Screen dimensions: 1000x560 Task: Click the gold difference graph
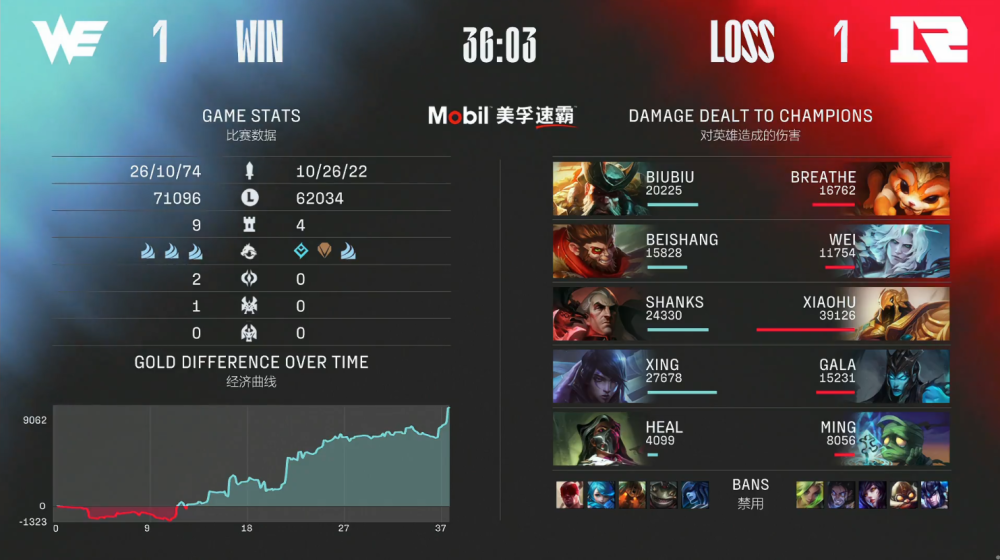tap(251, 463)
